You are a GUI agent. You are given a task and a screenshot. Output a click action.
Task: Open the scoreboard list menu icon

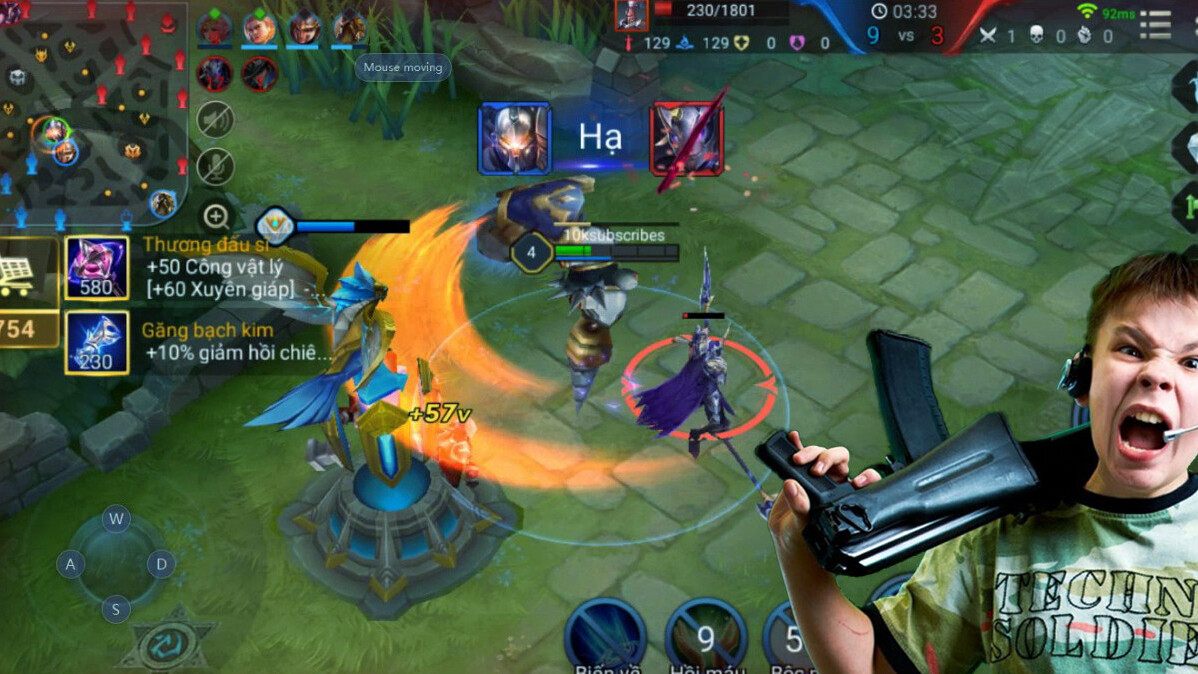(1155, 25)
